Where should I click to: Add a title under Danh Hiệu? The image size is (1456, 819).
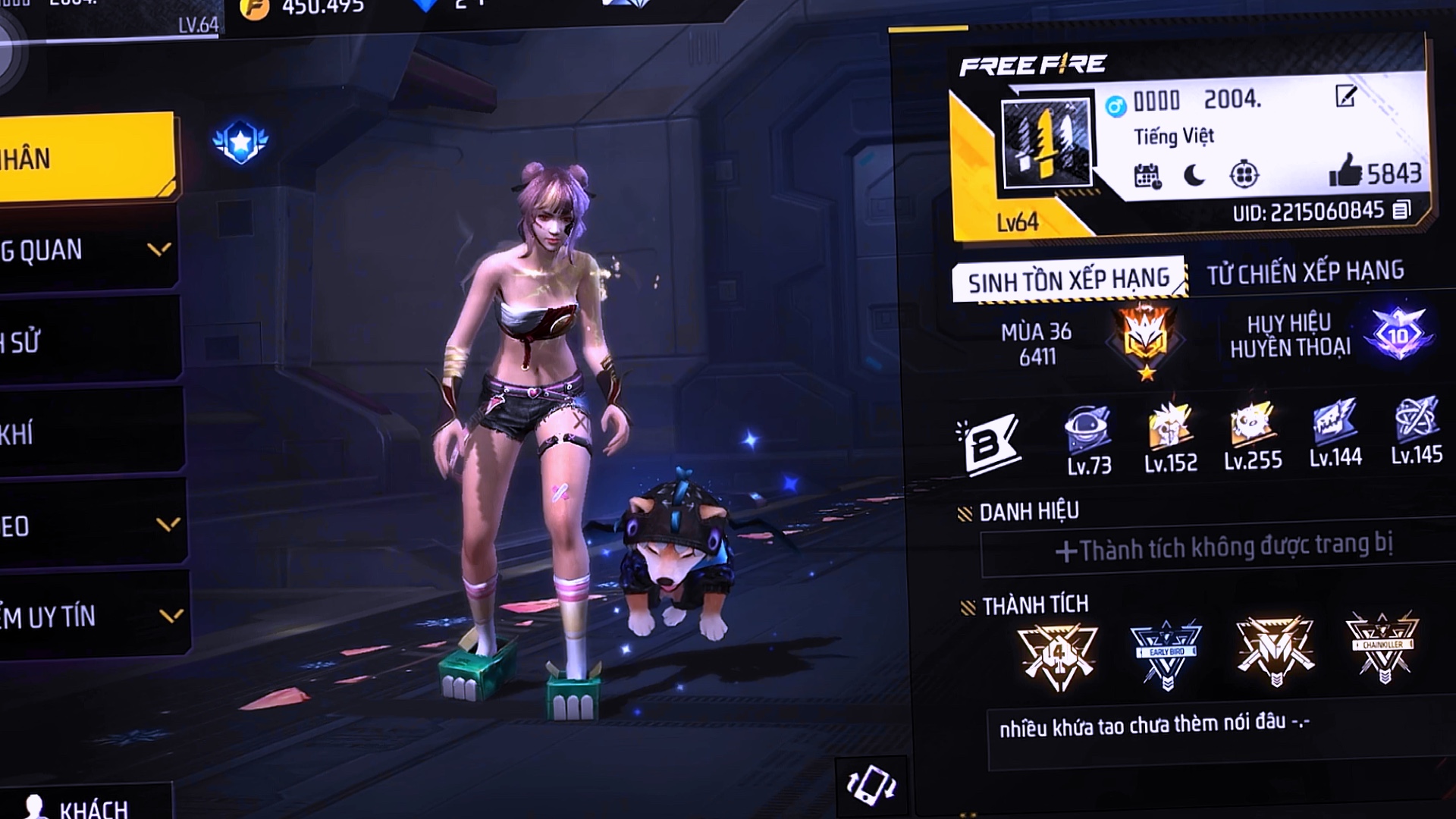coord(1222,548)
